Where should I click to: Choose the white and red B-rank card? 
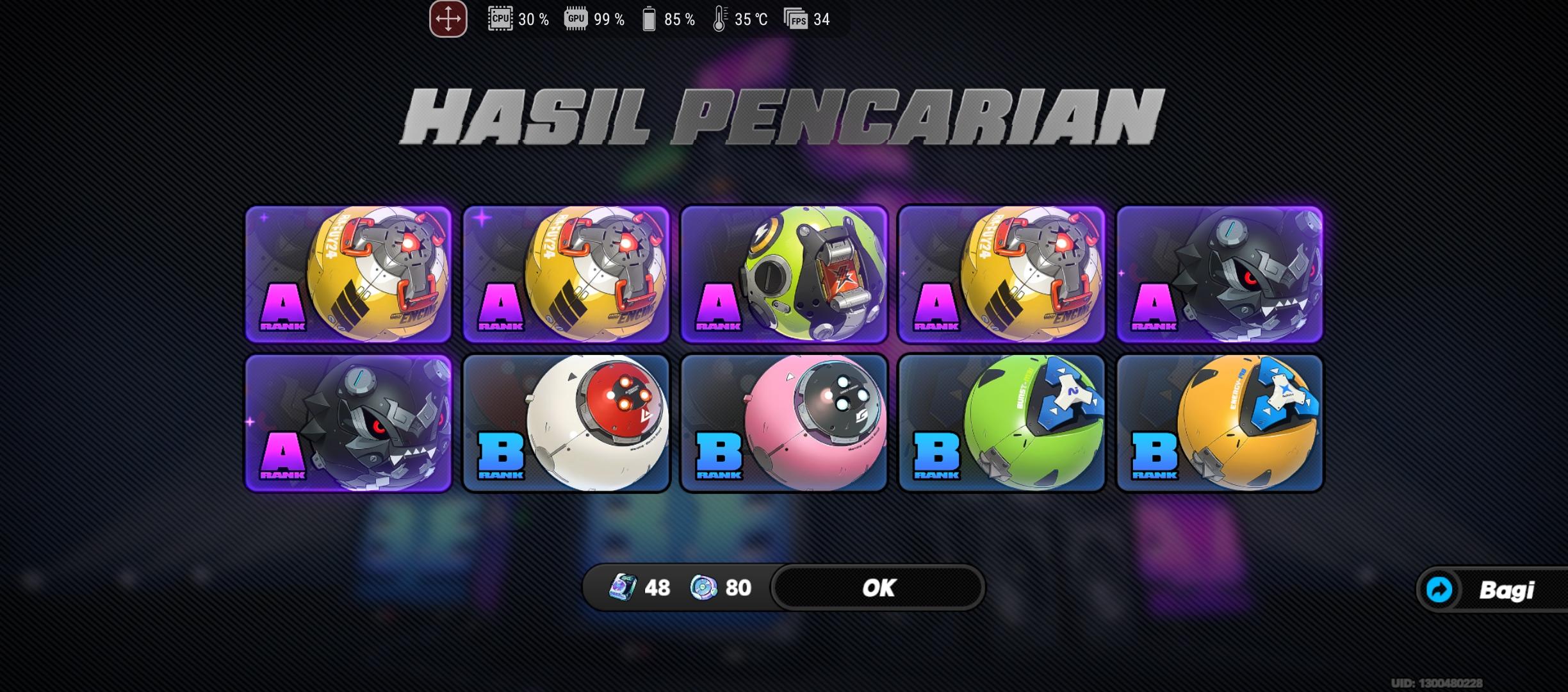tap(566, 424)
